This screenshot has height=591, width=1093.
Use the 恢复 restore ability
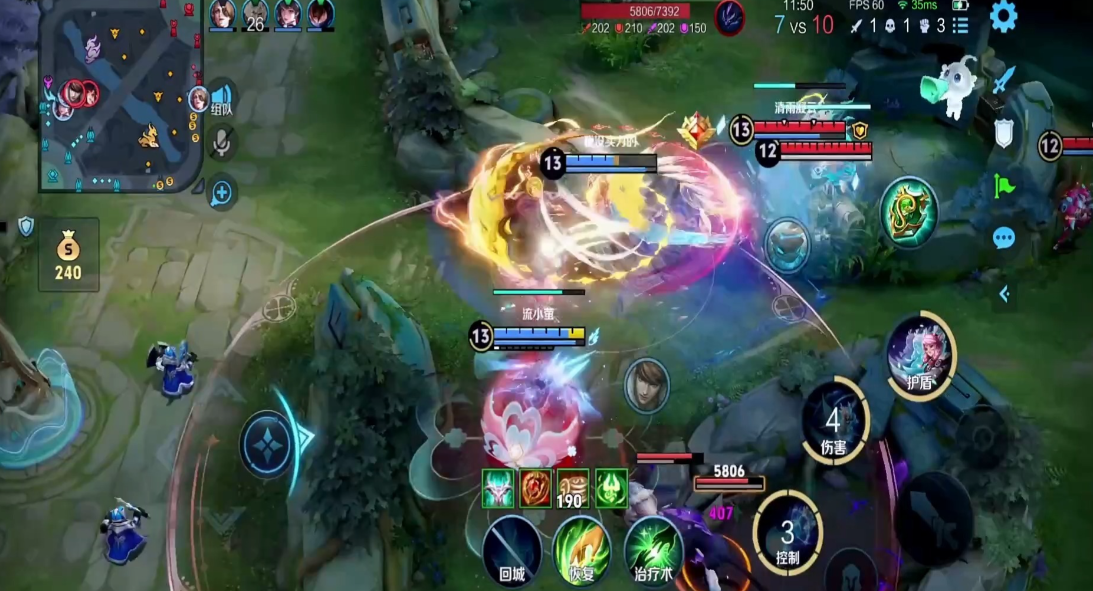point(582,549)
